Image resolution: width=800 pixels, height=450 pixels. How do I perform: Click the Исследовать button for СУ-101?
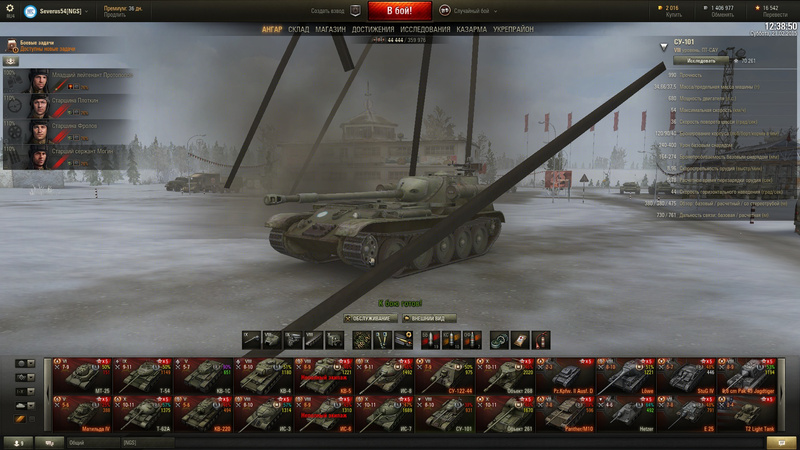tap(701, 60)
